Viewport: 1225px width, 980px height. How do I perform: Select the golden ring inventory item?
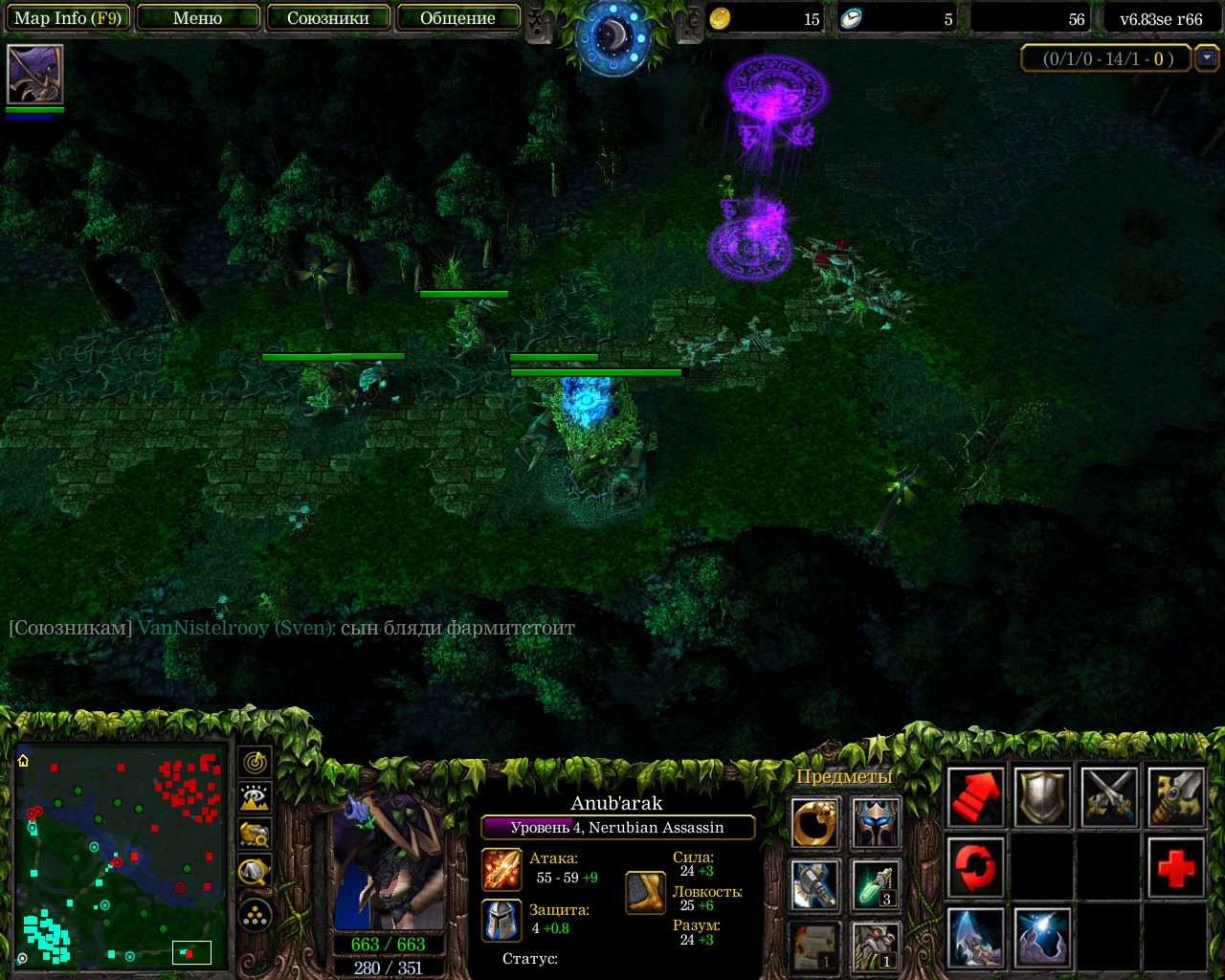point(815,823)
